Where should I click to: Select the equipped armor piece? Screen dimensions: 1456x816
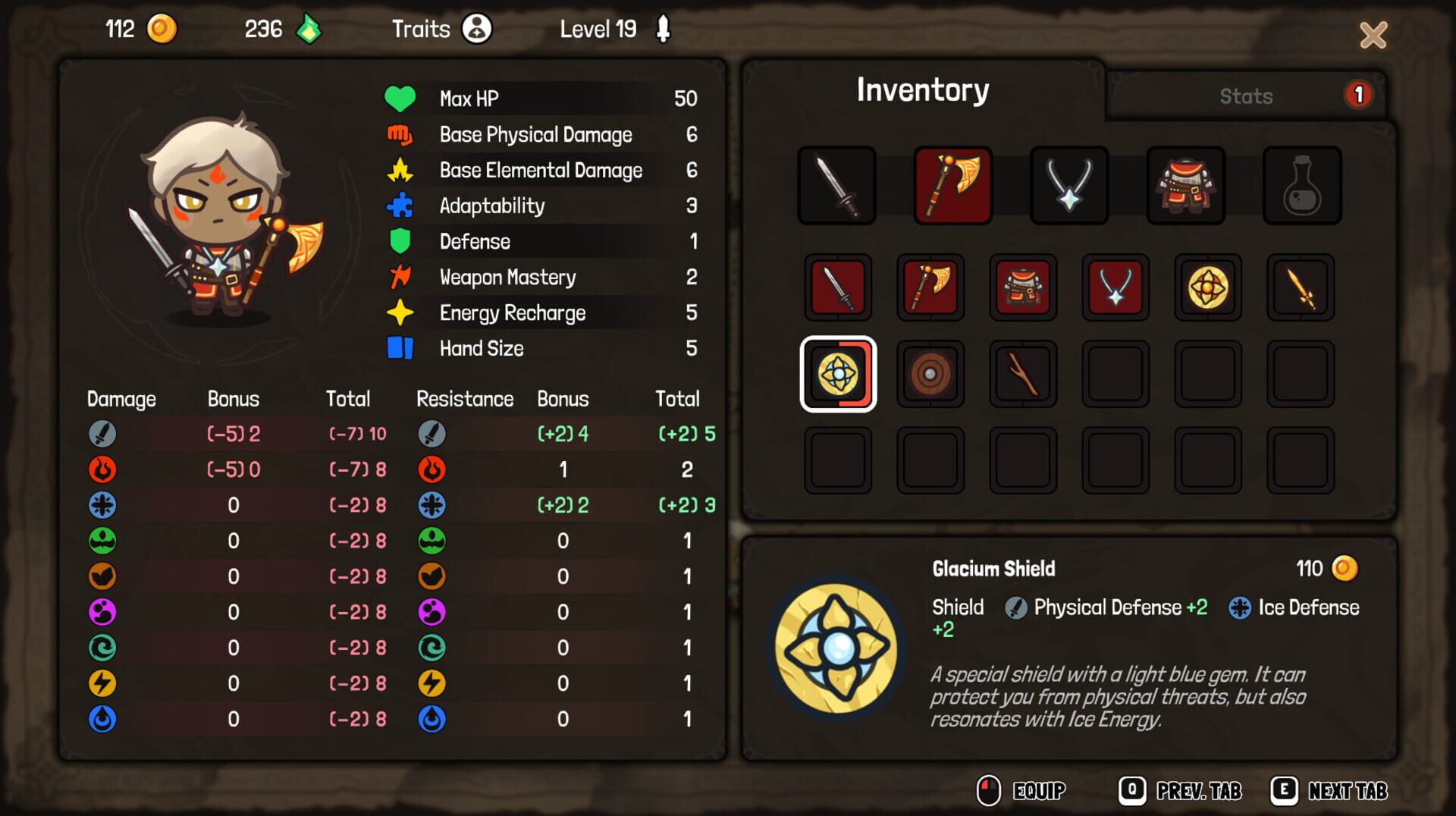click(1186, 184)
